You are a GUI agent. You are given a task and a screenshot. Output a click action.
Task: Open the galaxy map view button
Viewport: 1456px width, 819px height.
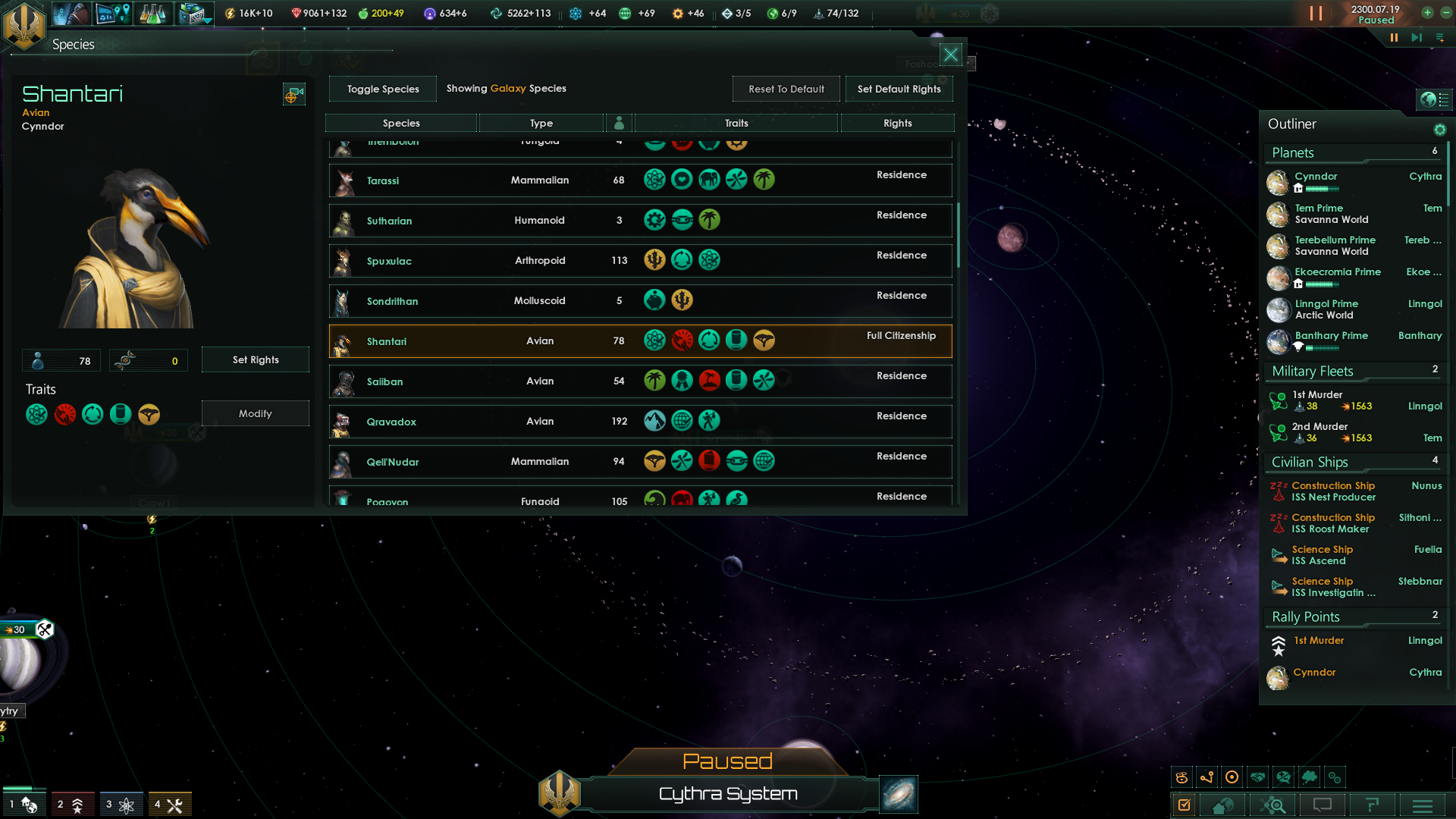(899, 794)
